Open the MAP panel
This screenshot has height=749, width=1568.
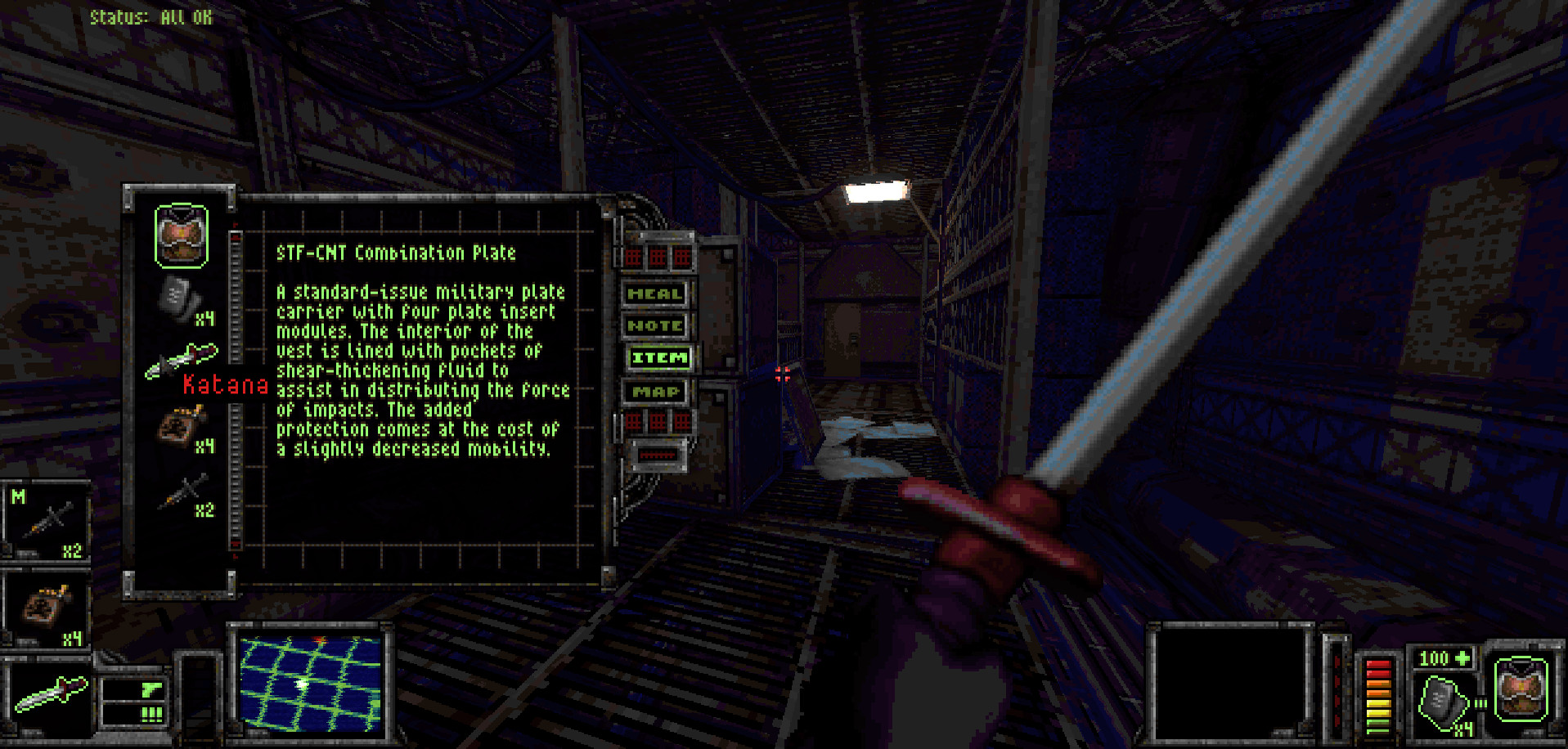(x=657, y=392)
